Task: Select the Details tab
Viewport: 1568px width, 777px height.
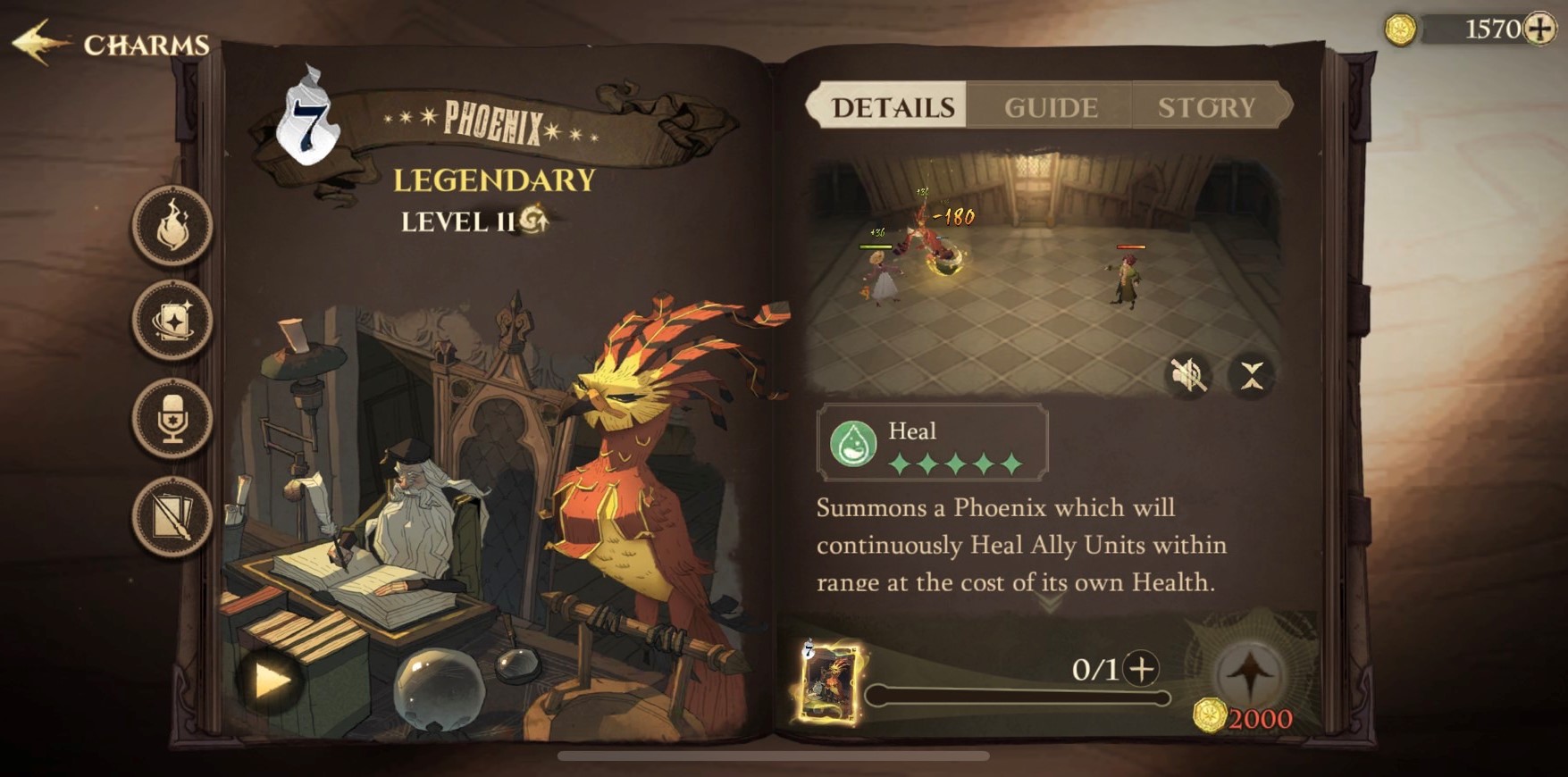Action: pos(893,107)
